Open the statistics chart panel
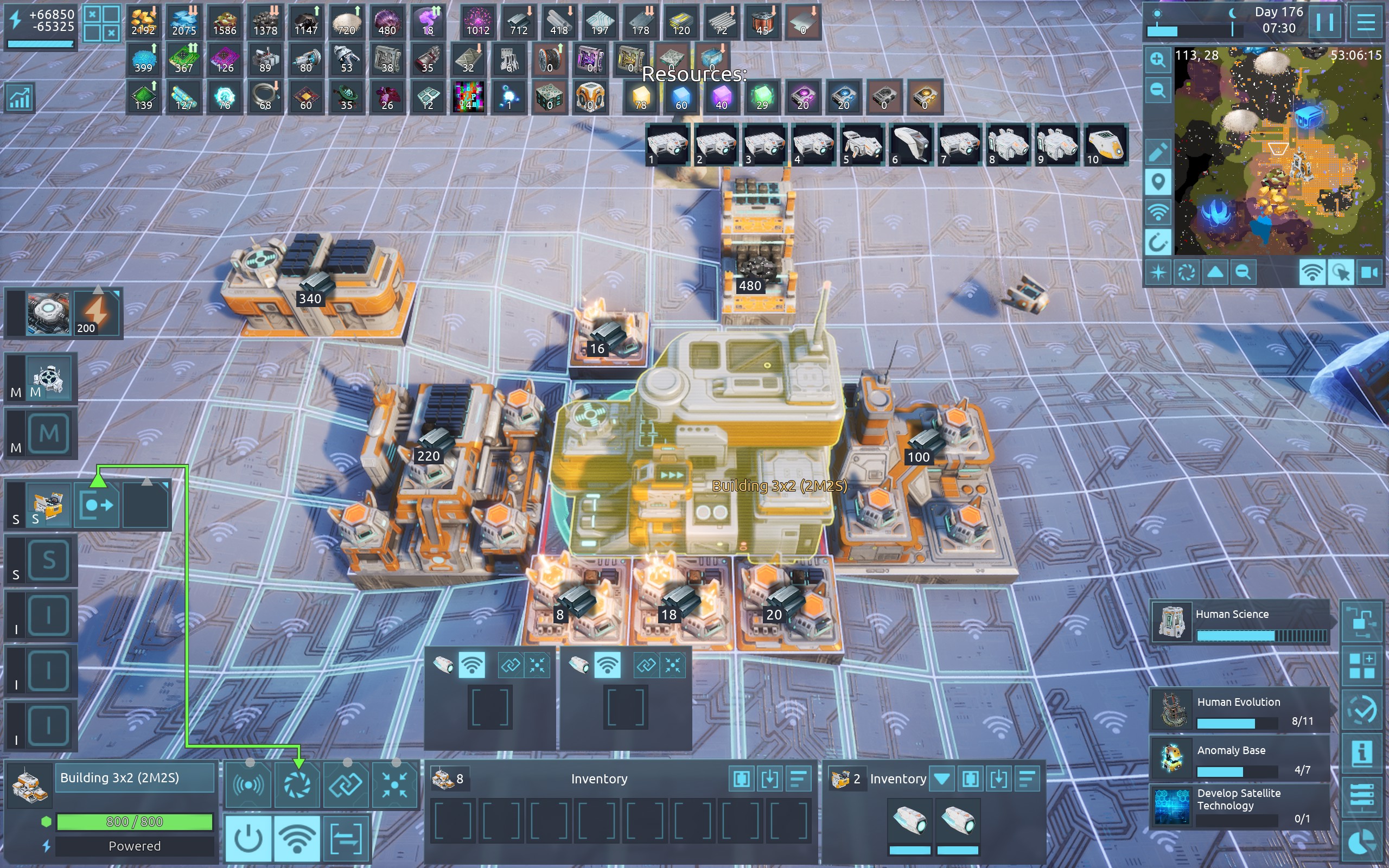 point(20,98)
